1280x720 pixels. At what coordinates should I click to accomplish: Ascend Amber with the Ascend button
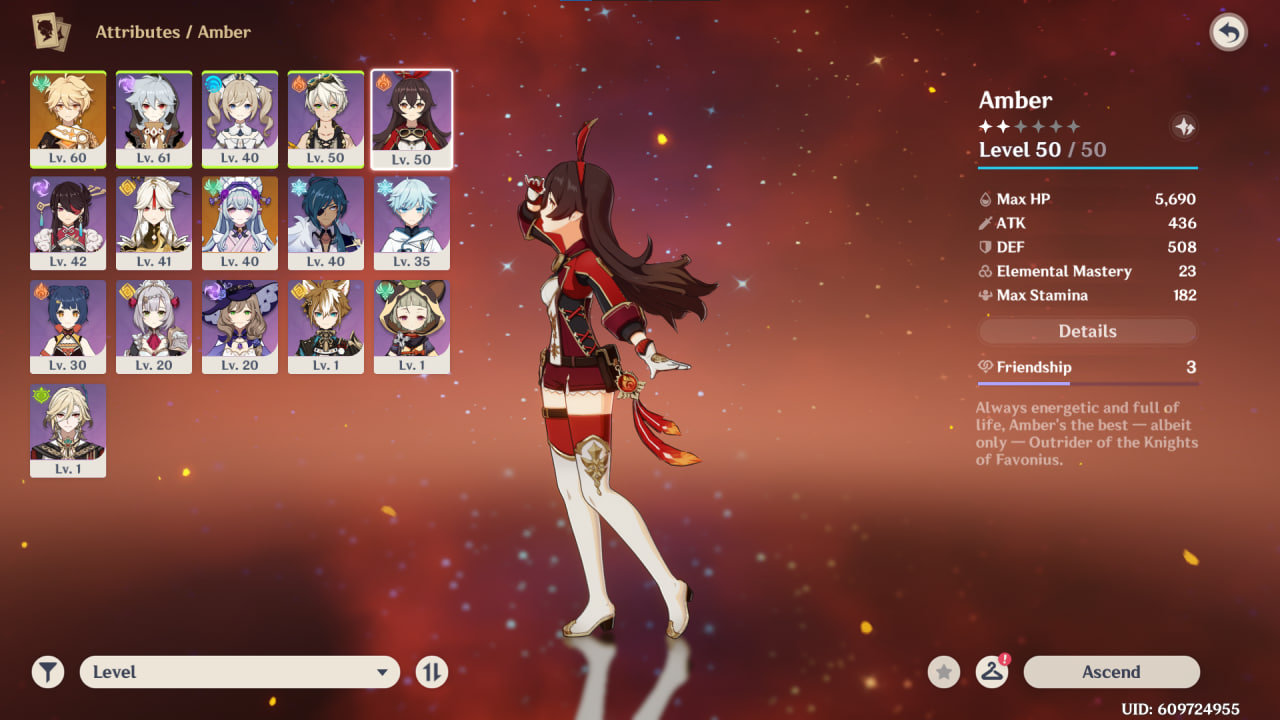tap(1111, 672)
